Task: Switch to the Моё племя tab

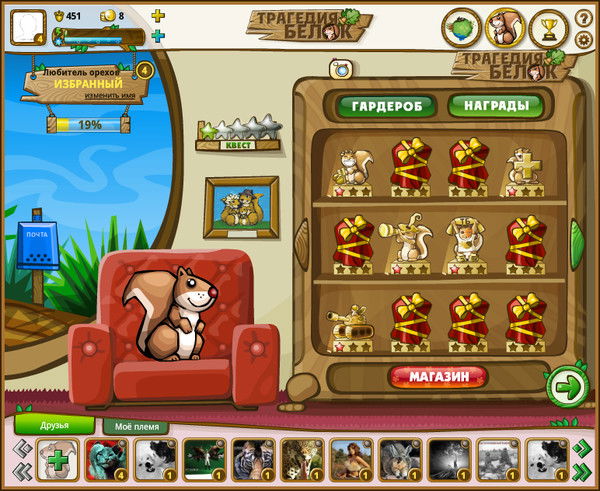Action: [136, 427]
